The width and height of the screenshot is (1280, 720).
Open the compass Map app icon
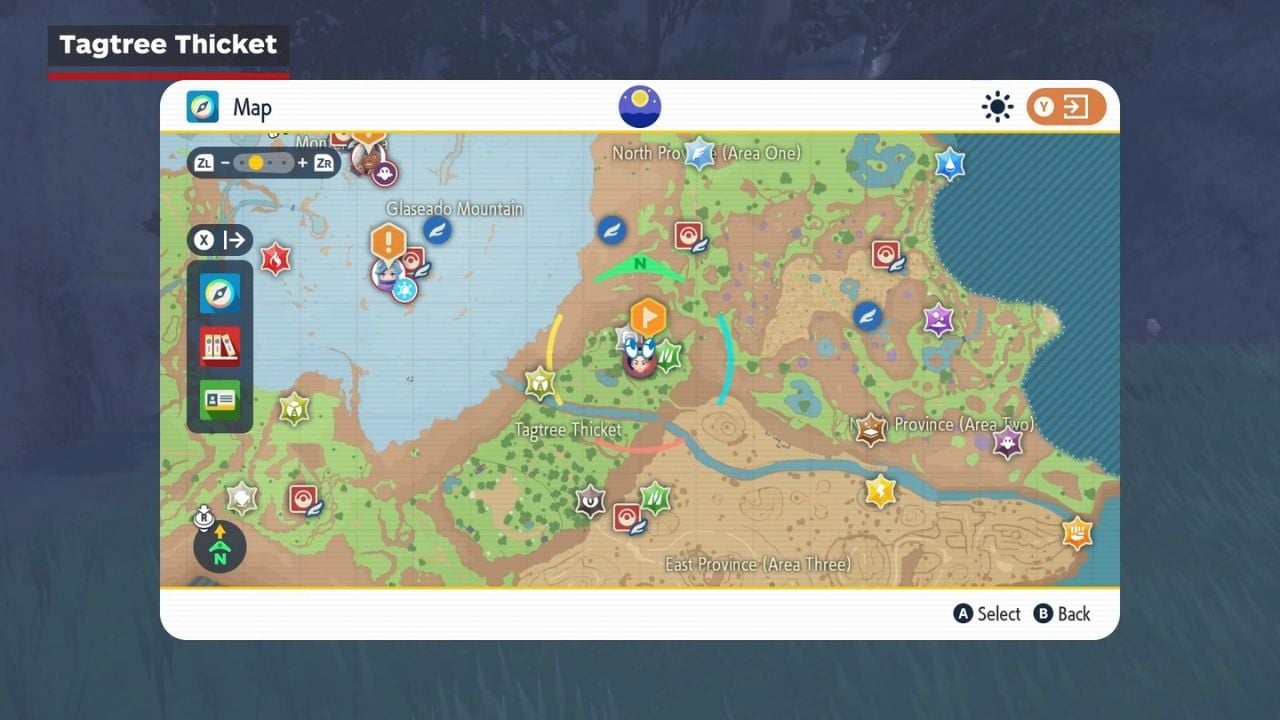click(x=220, y=293)
